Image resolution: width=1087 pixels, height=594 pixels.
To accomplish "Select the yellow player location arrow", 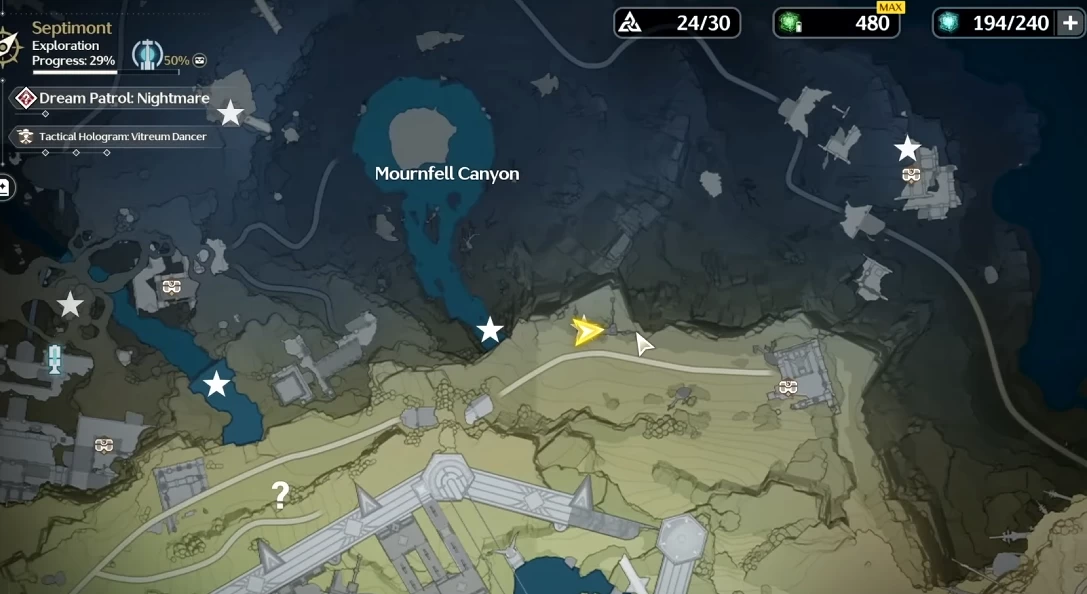I will click(x=587, y=331).
